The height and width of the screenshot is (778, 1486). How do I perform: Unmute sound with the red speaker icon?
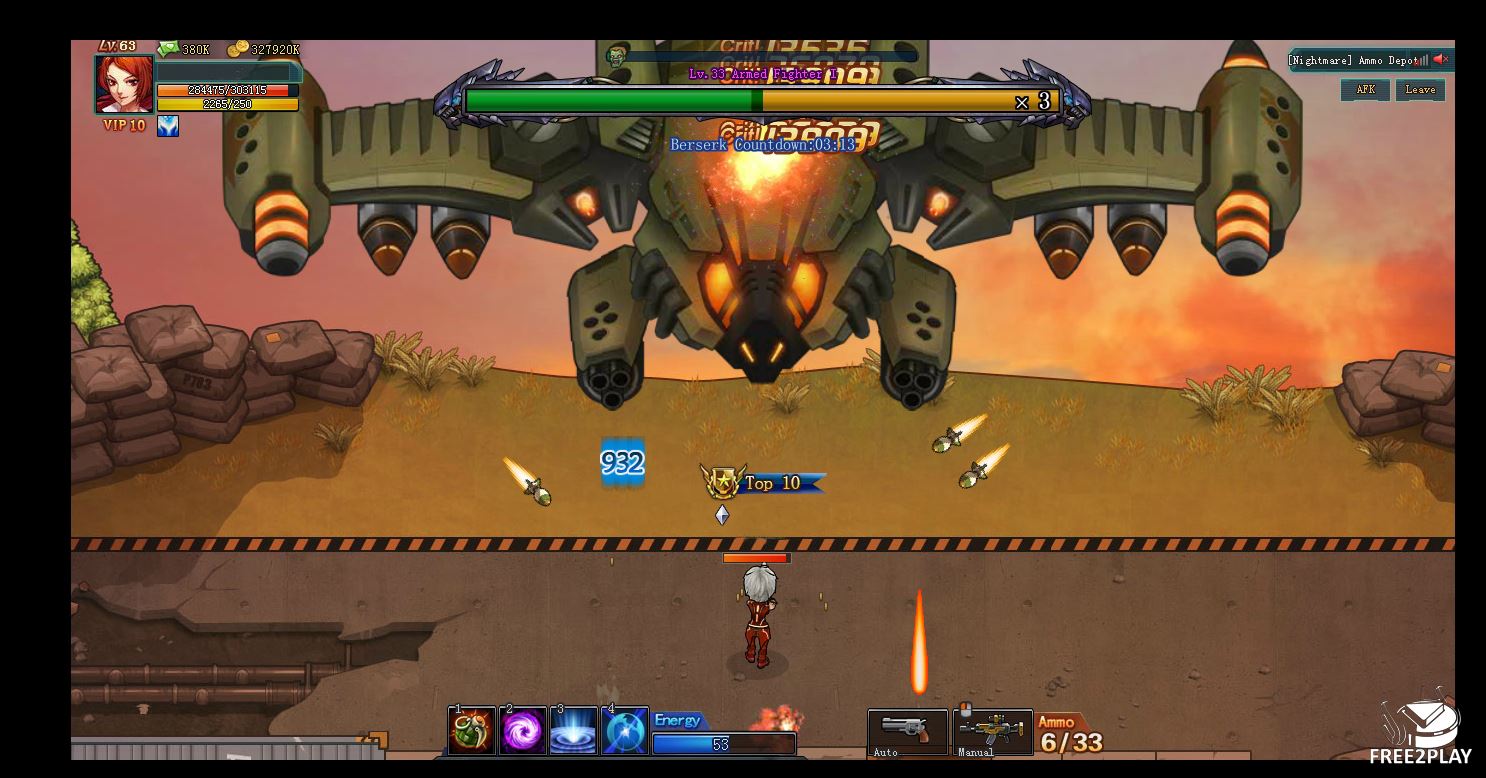[x=1440, y=60]
